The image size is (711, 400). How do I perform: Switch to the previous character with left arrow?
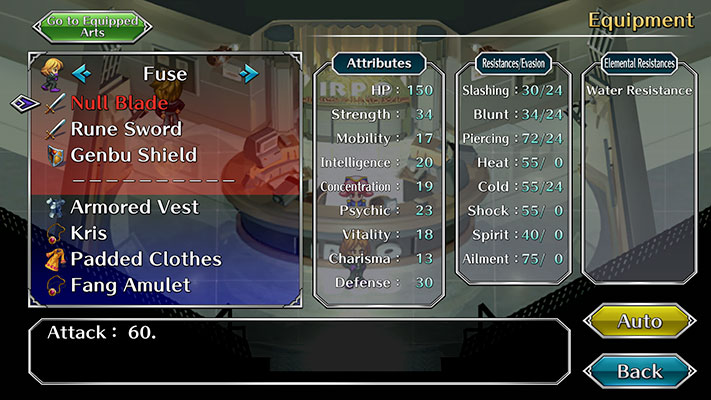[x=81, y=73]
